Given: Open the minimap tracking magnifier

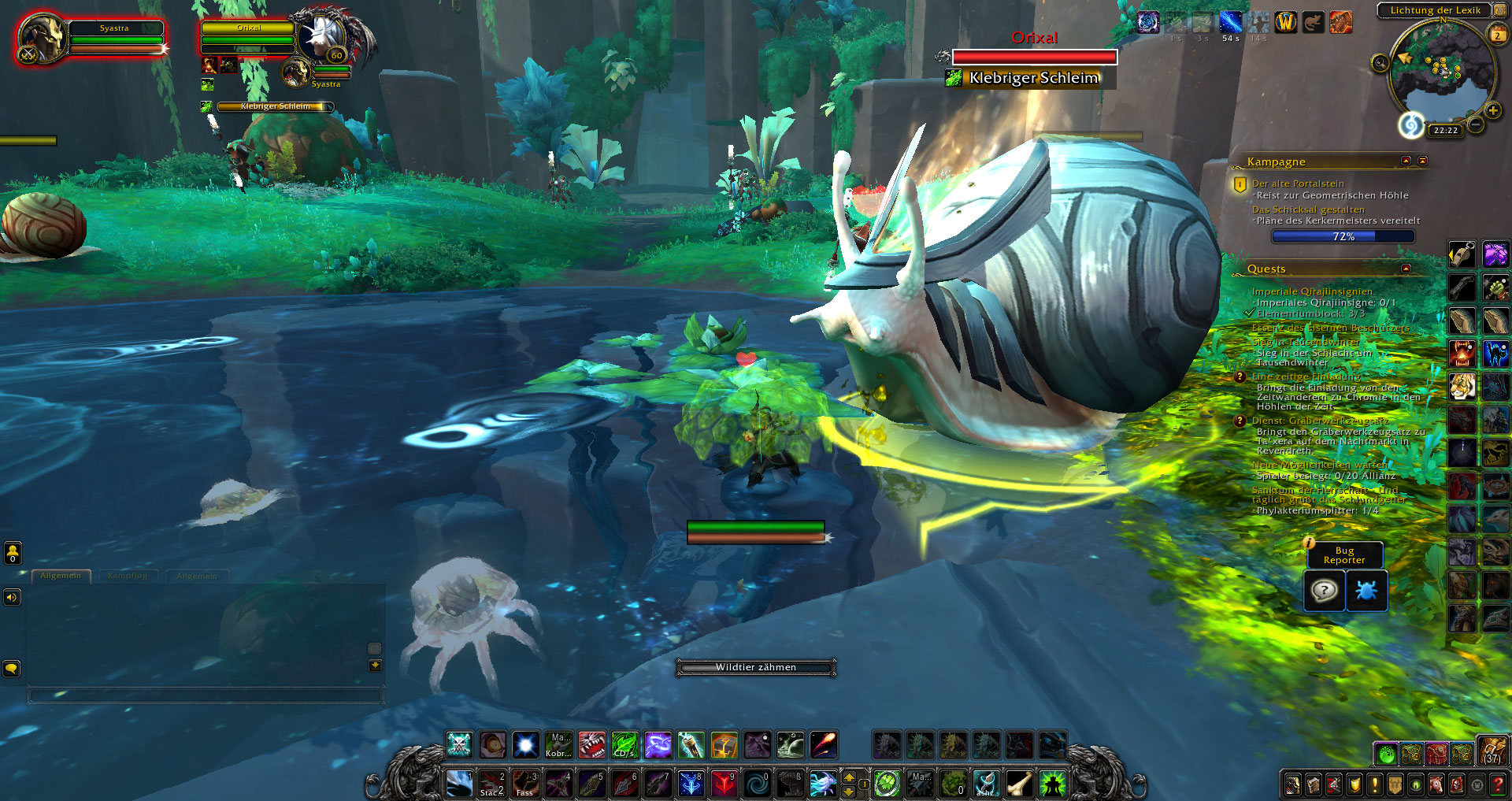Looking at the screenshot, I should [x=1380, y=63].
